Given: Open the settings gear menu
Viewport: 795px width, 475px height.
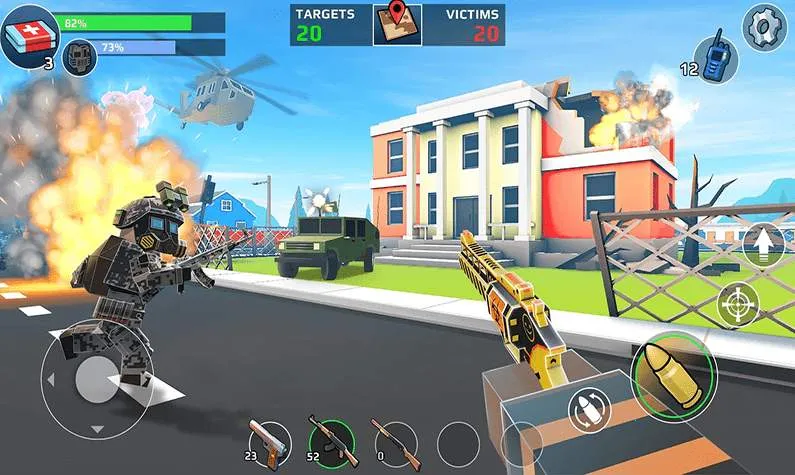Looking at the screenshot, I should tap(764, 25).
